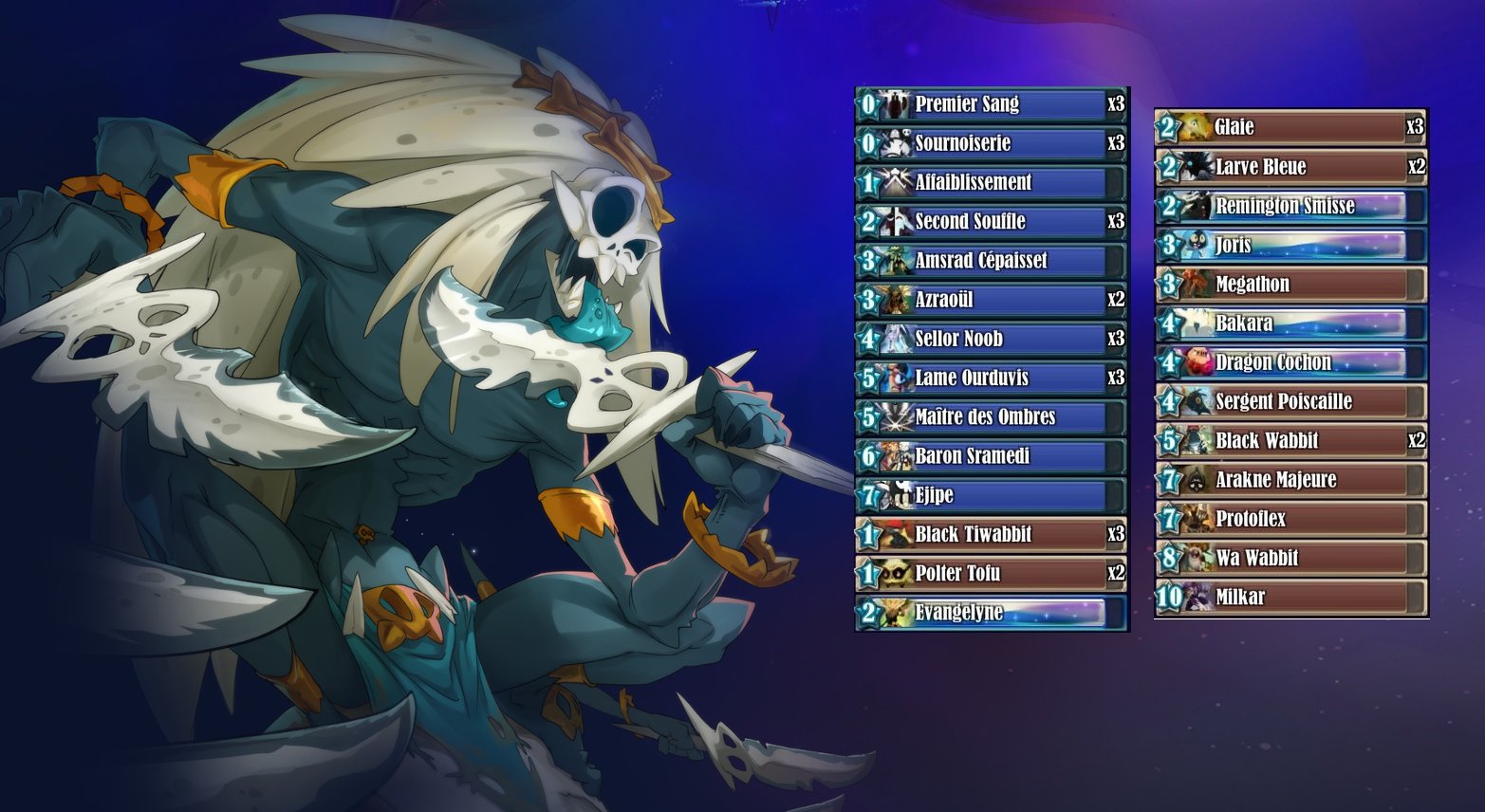Select the Ejipe card entry

(992, 494)
